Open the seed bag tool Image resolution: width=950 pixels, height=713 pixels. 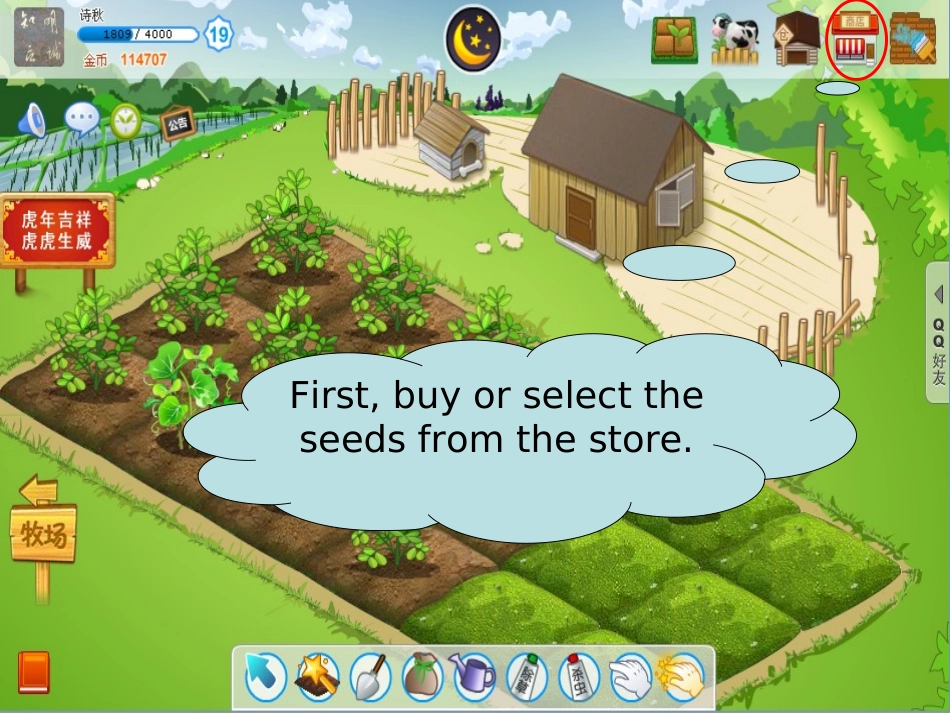(422, 677)
